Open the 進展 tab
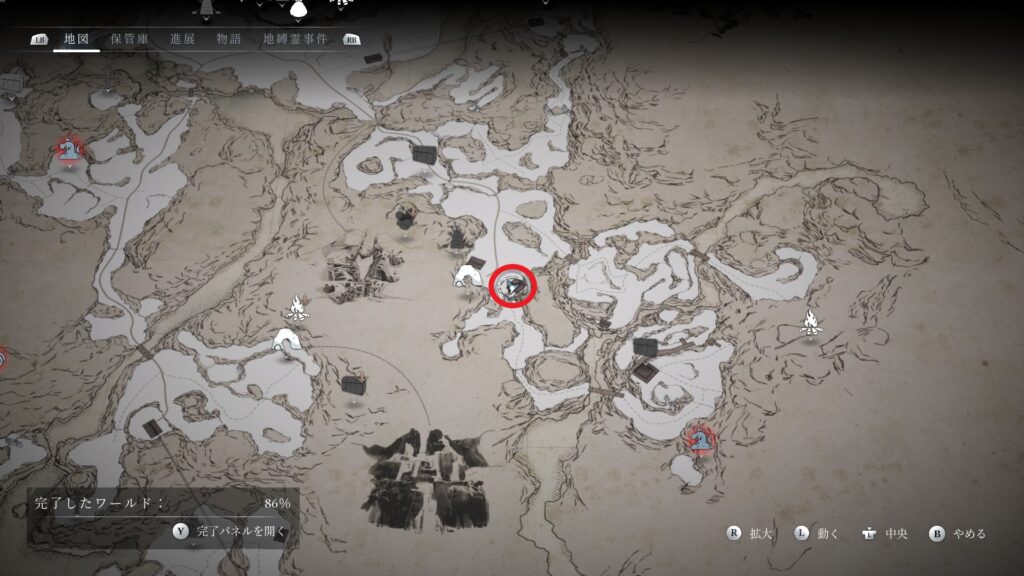The image size is (1024, 576). click(x=182, y=39)
